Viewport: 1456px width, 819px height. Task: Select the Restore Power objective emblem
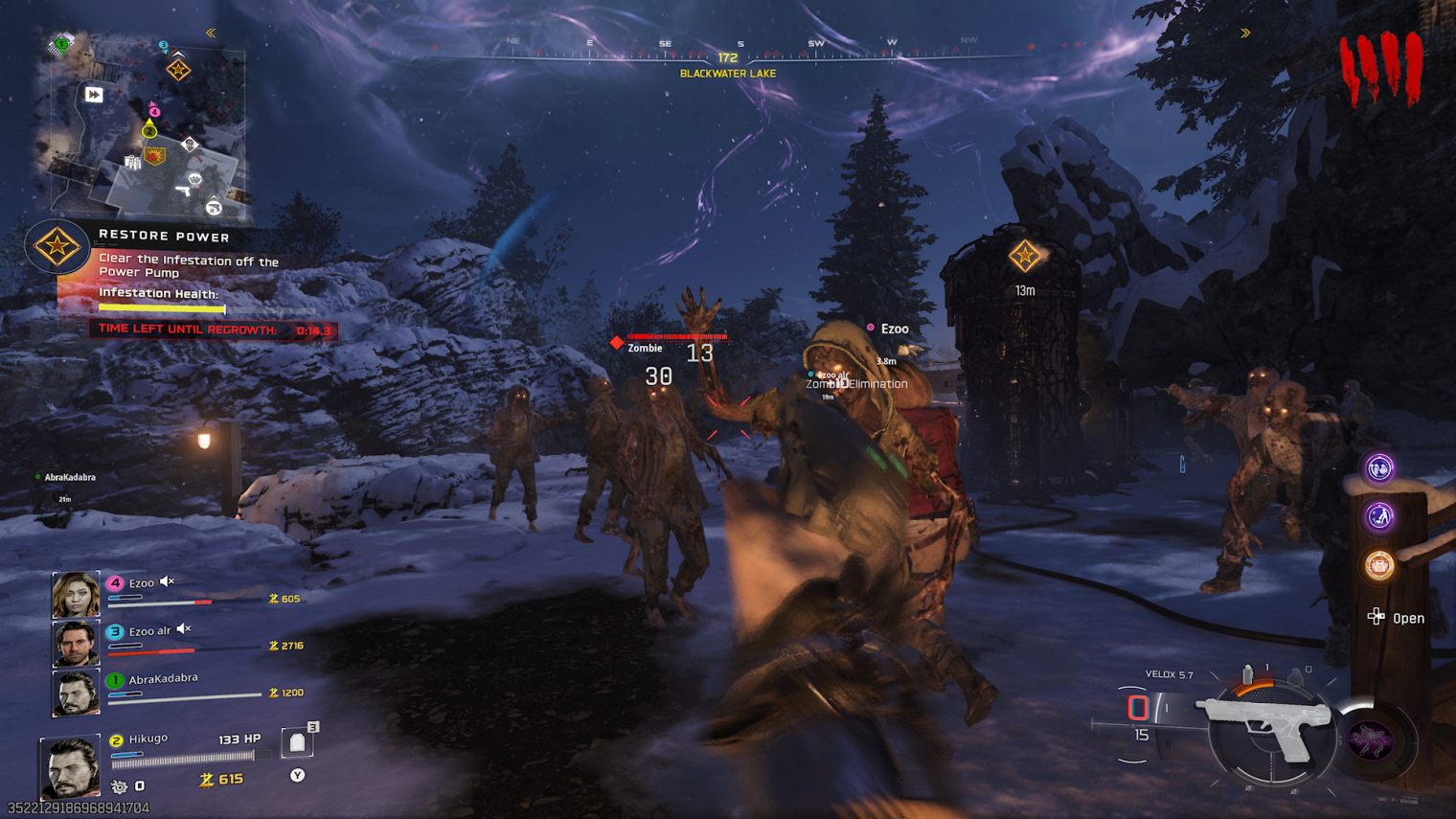pyautogui.click(x=57, y=247)
